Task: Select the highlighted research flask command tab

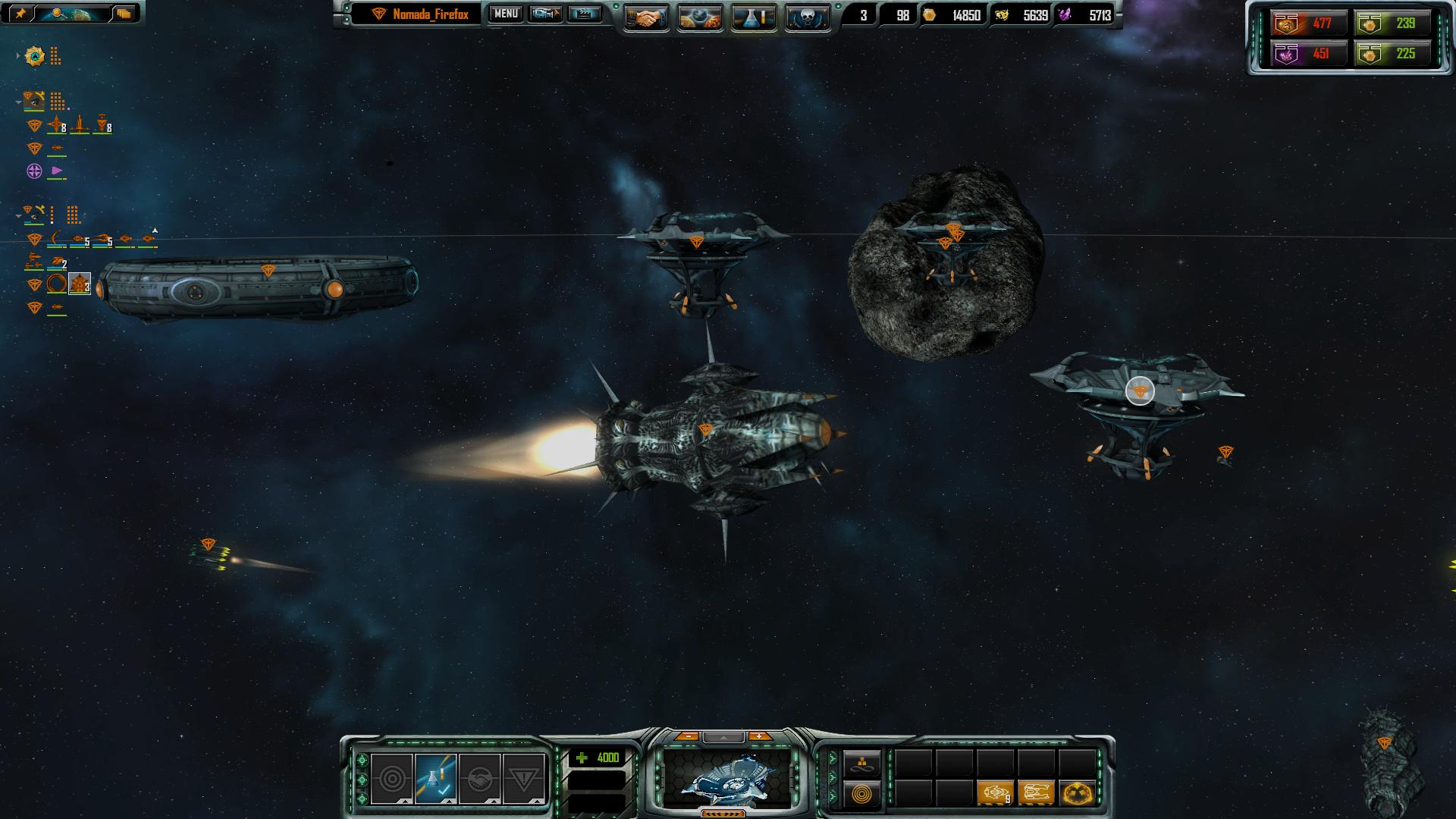Action: (435, 778)
